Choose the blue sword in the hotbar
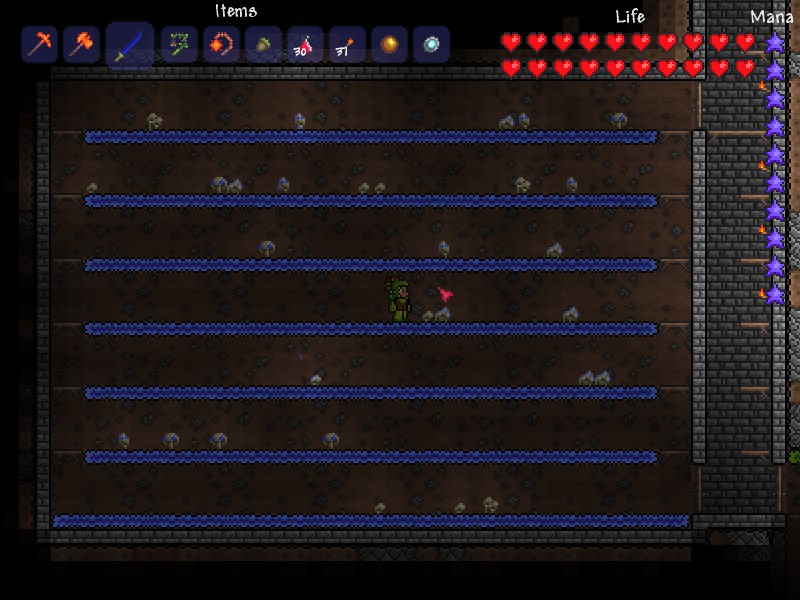The image size is (800, 600). (x=130, y=45)
